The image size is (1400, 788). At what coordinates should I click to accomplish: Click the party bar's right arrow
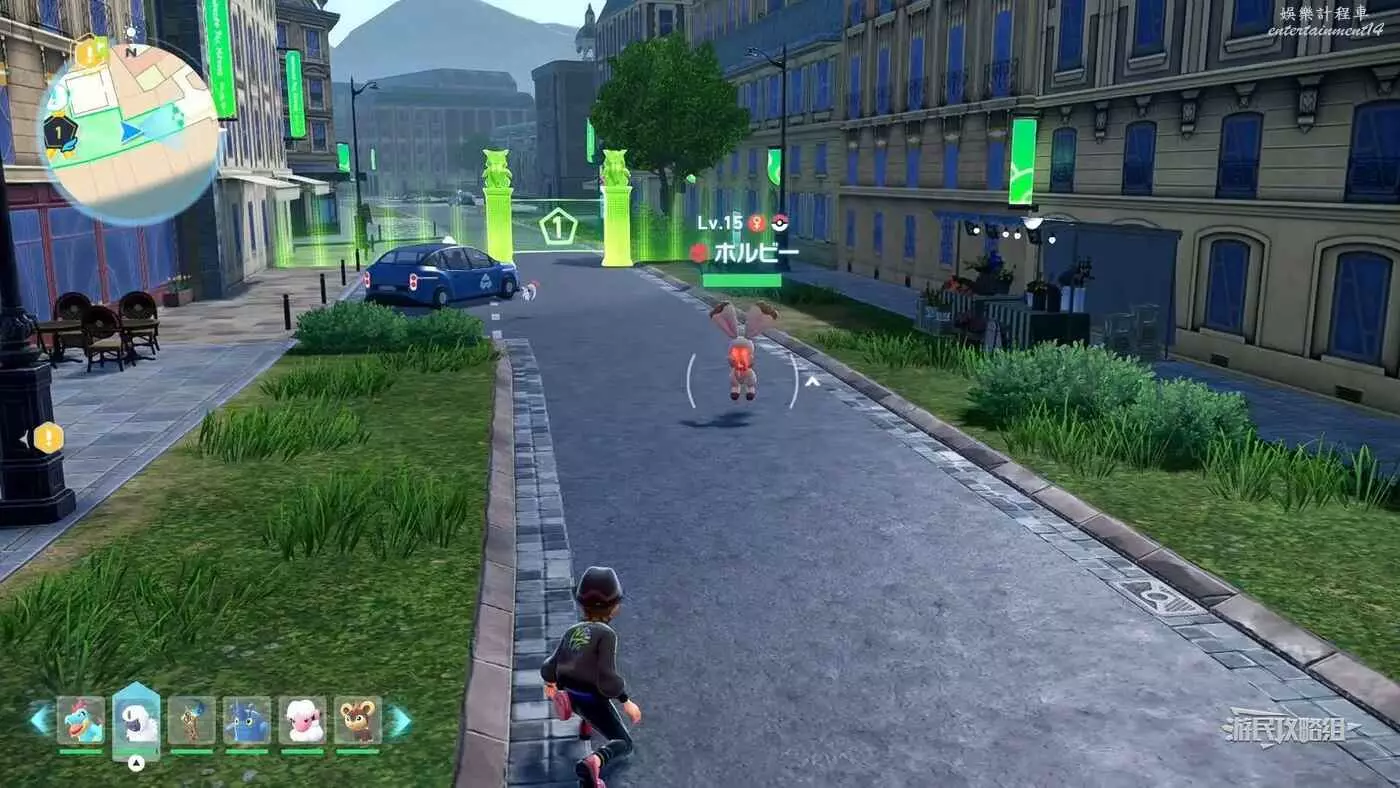click(x=399, y=720)
